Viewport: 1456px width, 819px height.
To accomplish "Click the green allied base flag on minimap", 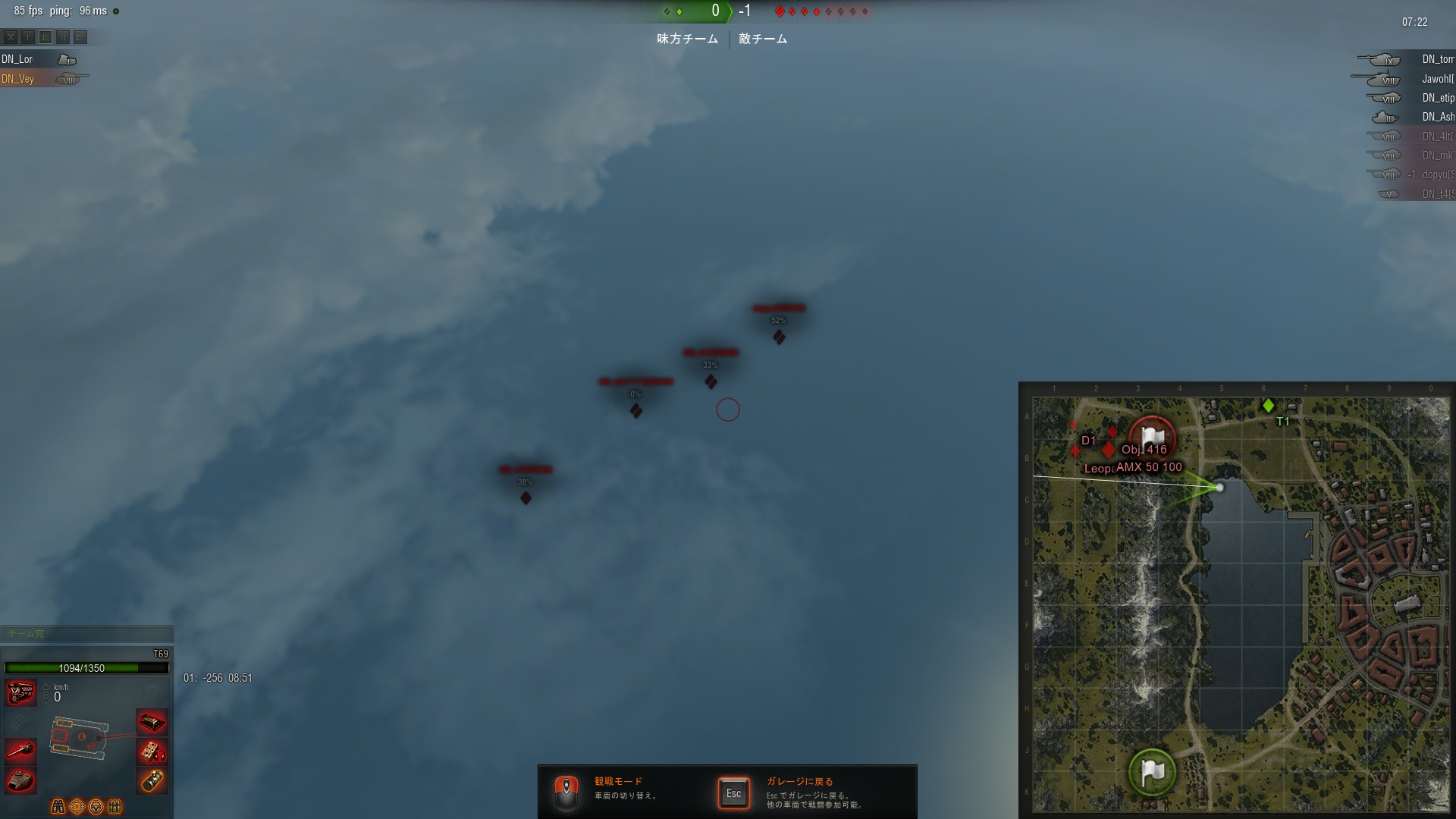I will (x=1152, y=772).
